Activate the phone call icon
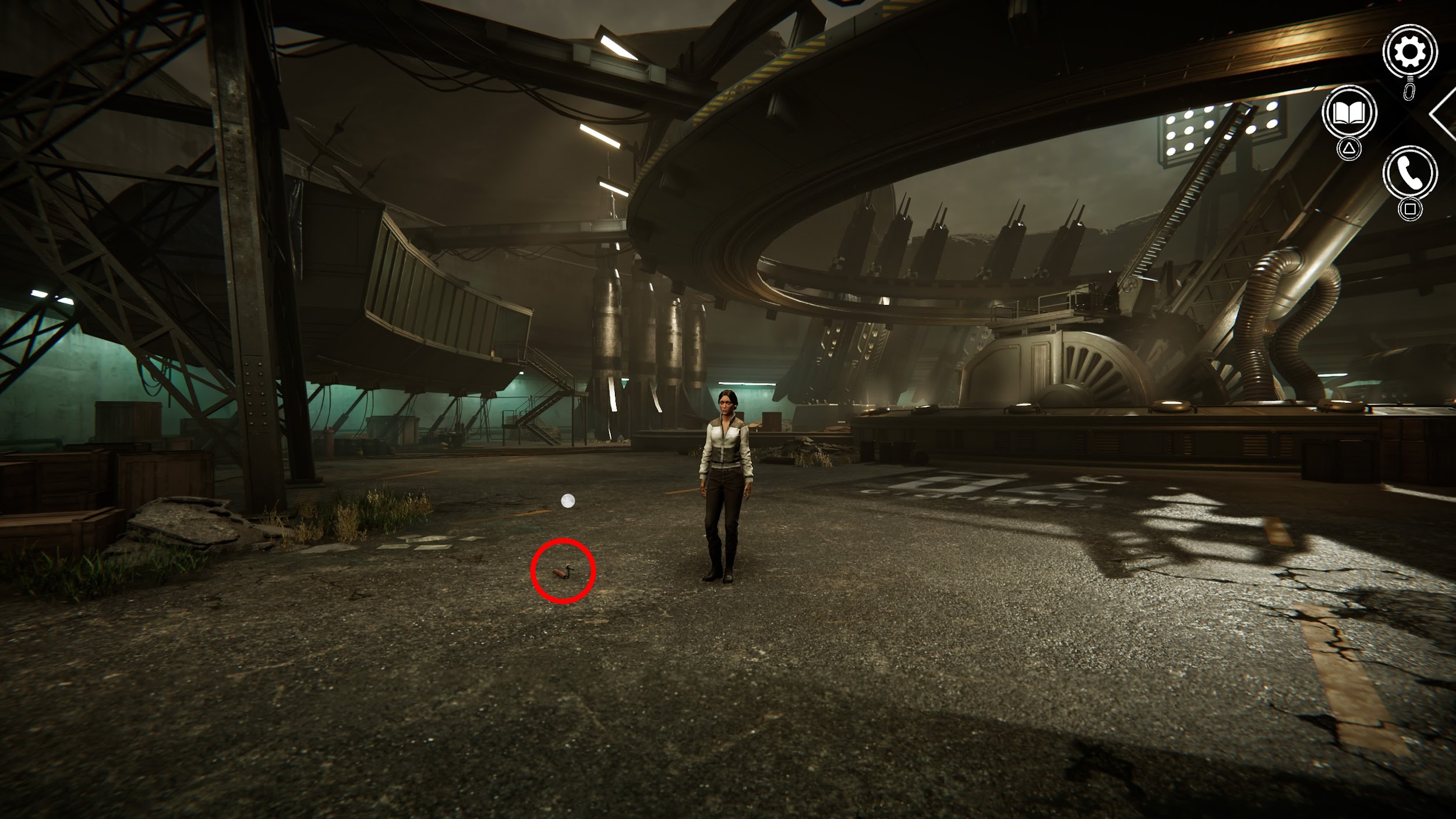1456x819 pixels. (1409, 173)
